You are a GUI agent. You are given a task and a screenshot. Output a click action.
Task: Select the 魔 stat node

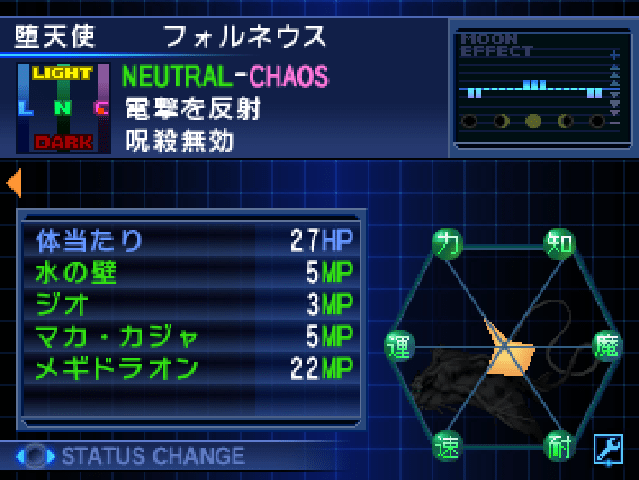(x=609, y=345)
